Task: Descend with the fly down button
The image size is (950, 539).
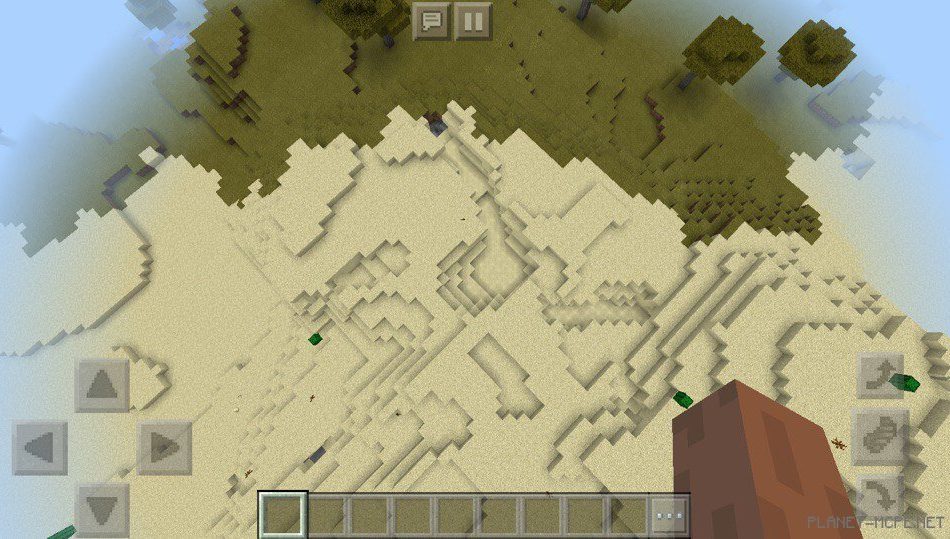Action: pyautogui.click(x=880, y=496)
